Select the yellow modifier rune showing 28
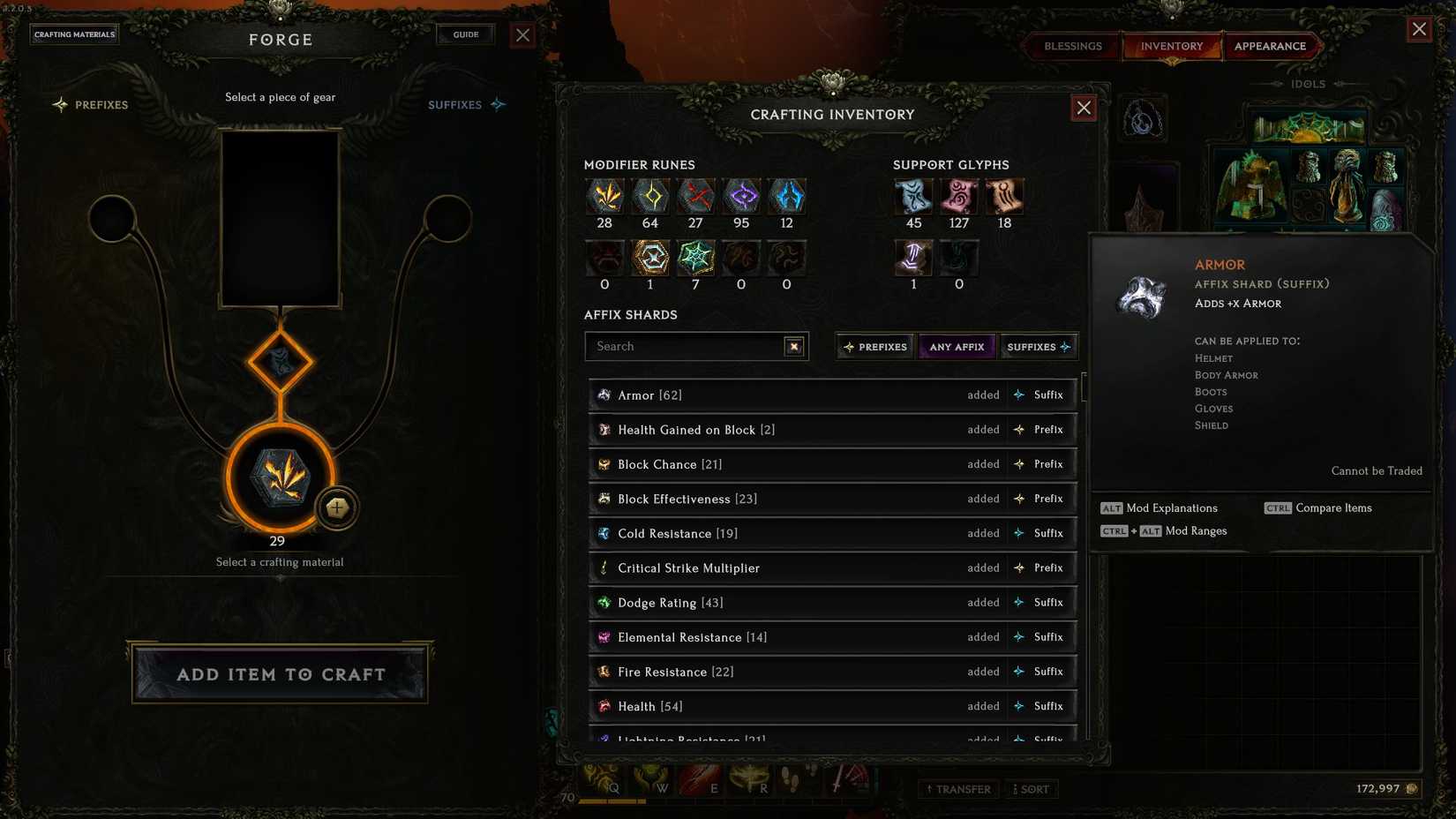The height and width of the screenshot is (819, 1456). coord(604,198)
